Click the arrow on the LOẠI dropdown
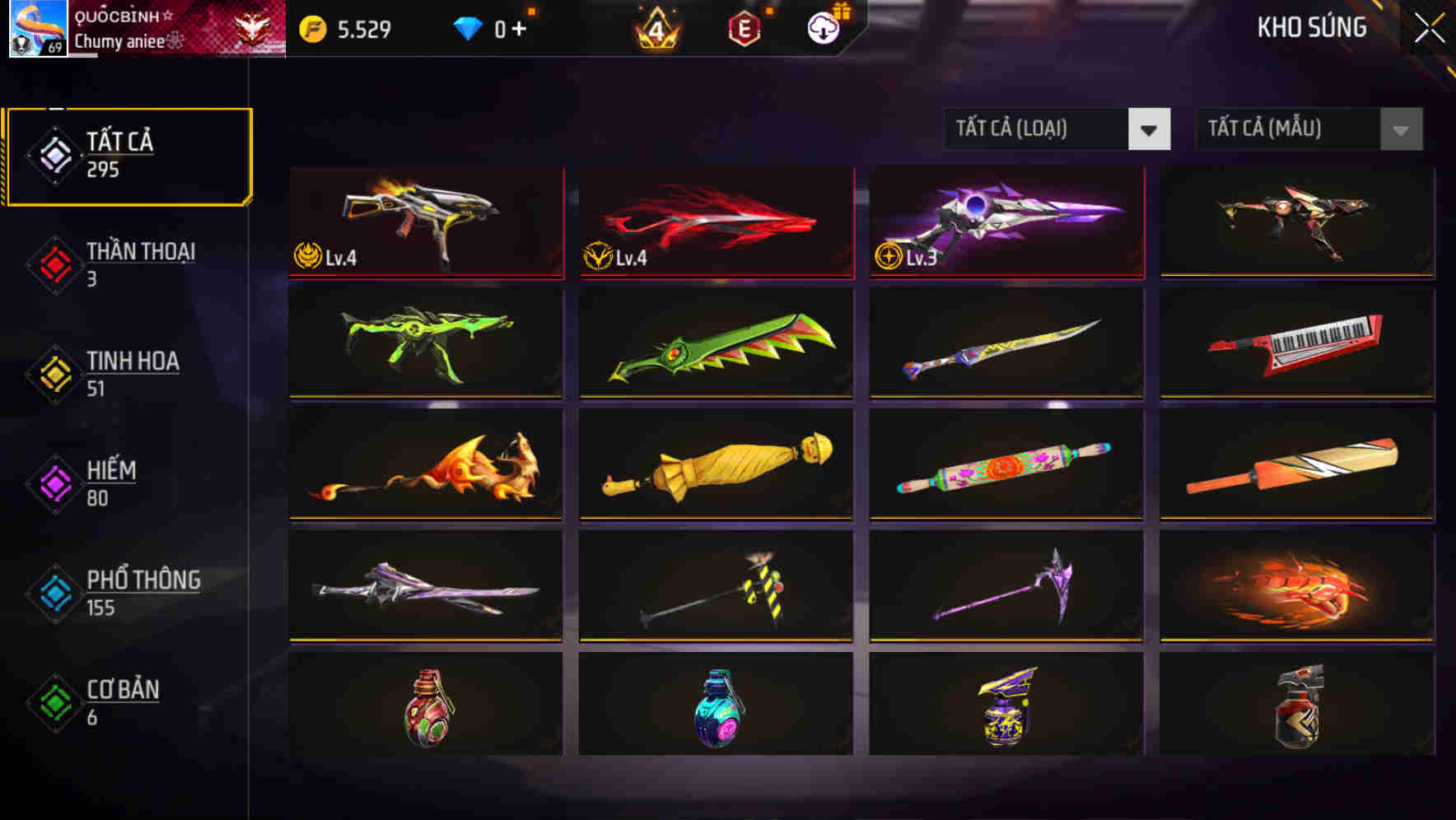The width and height of the screenshot is (1456, 820). pos(1150,129)
